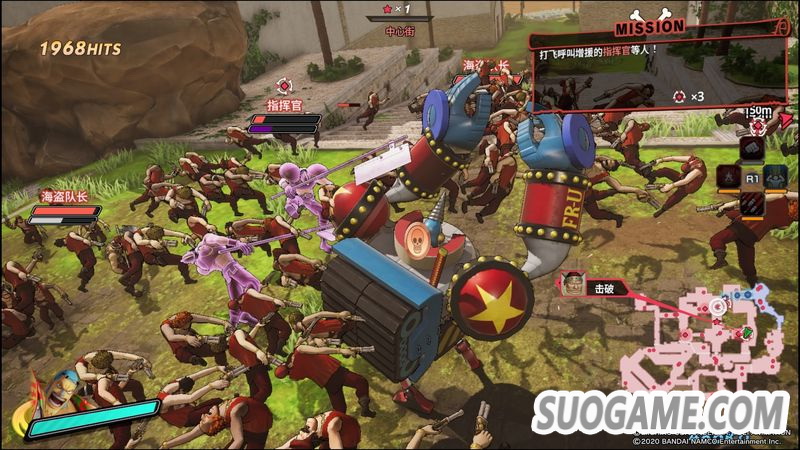Image resolution: width=800 pixels, height=450 pixels.
Task: Select the bottom striped-missile skill icon
Action: (753, 204)
